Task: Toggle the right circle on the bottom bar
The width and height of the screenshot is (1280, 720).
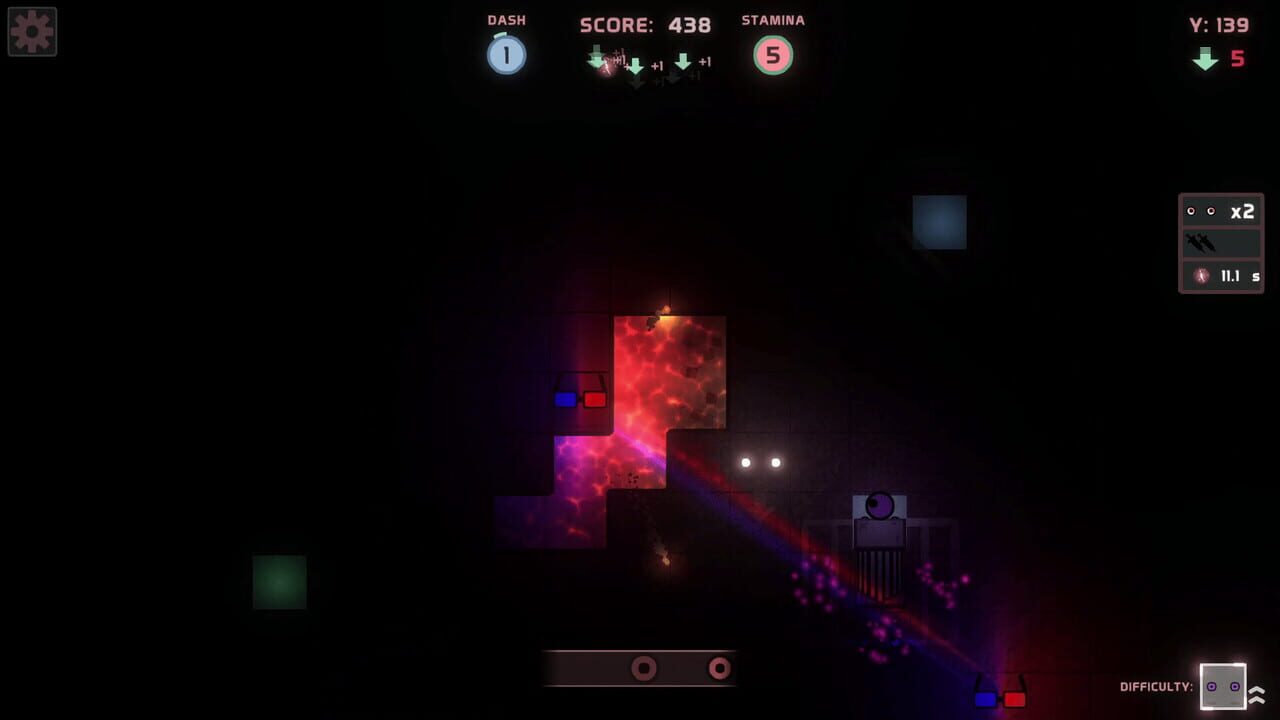Action: [721, 668]
